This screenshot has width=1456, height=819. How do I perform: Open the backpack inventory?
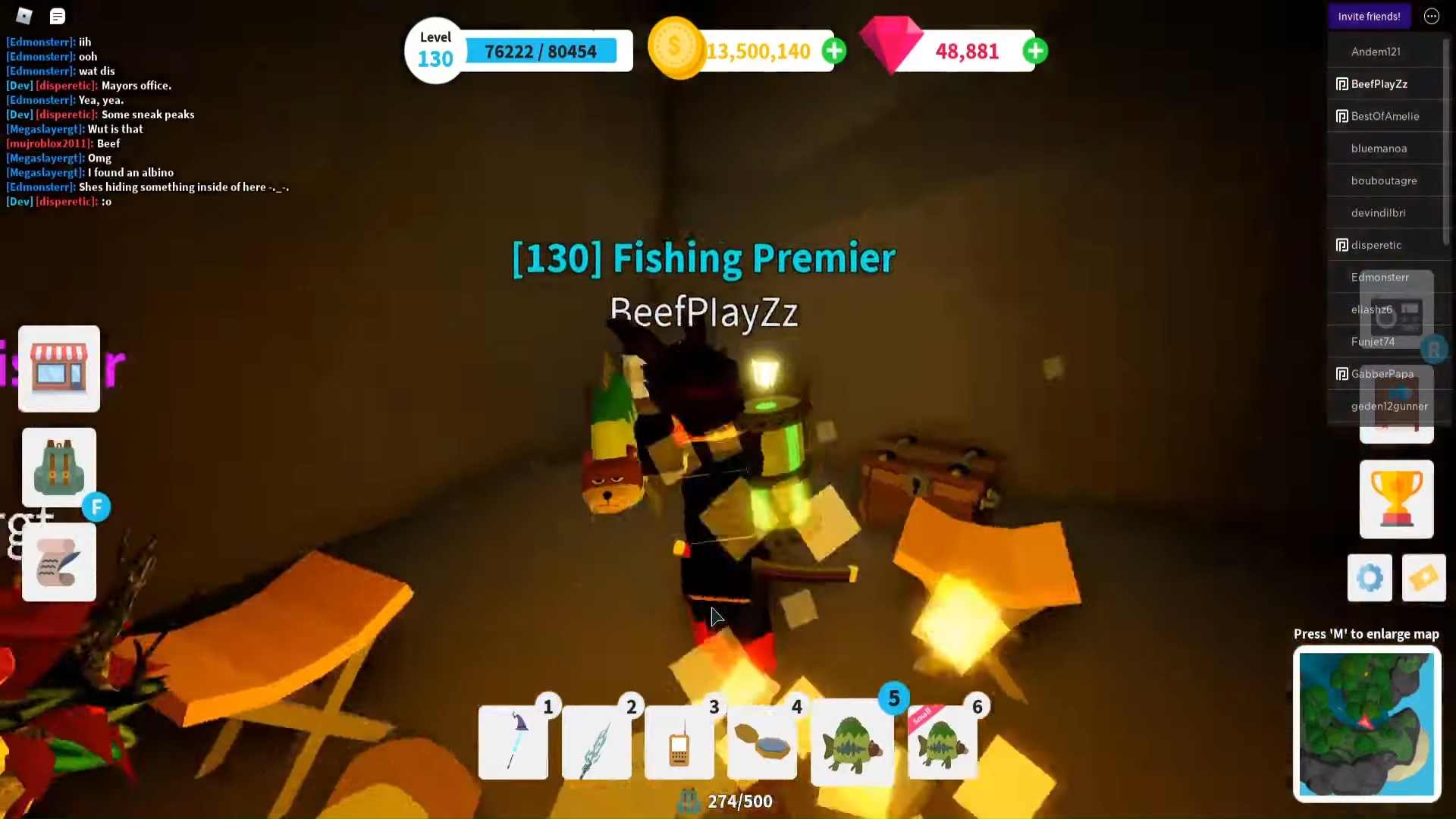tap(59, 467)
